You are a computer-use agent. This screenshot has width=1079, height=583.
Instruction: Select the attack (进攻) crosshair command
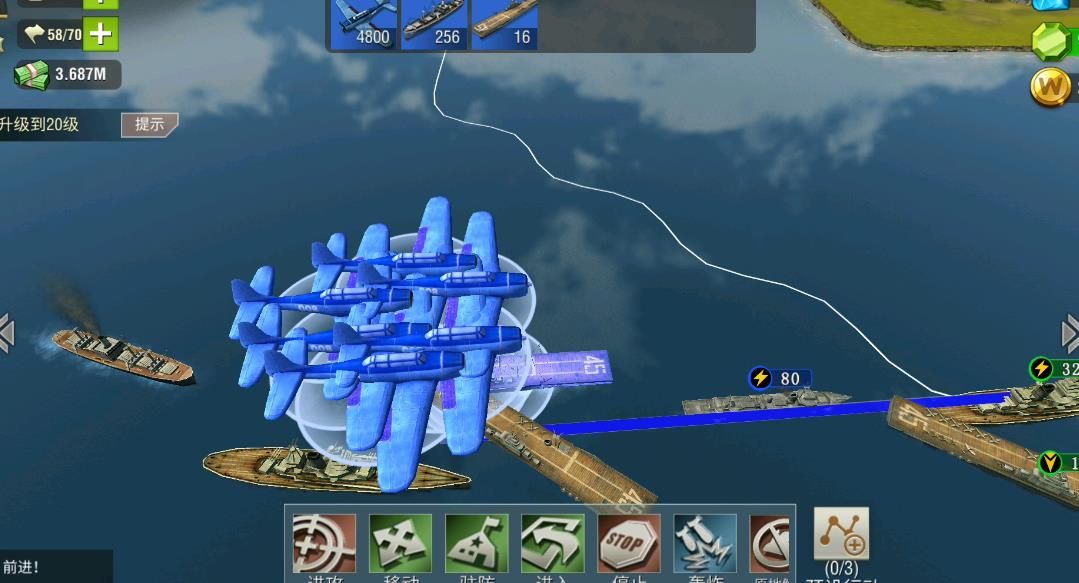324,544
